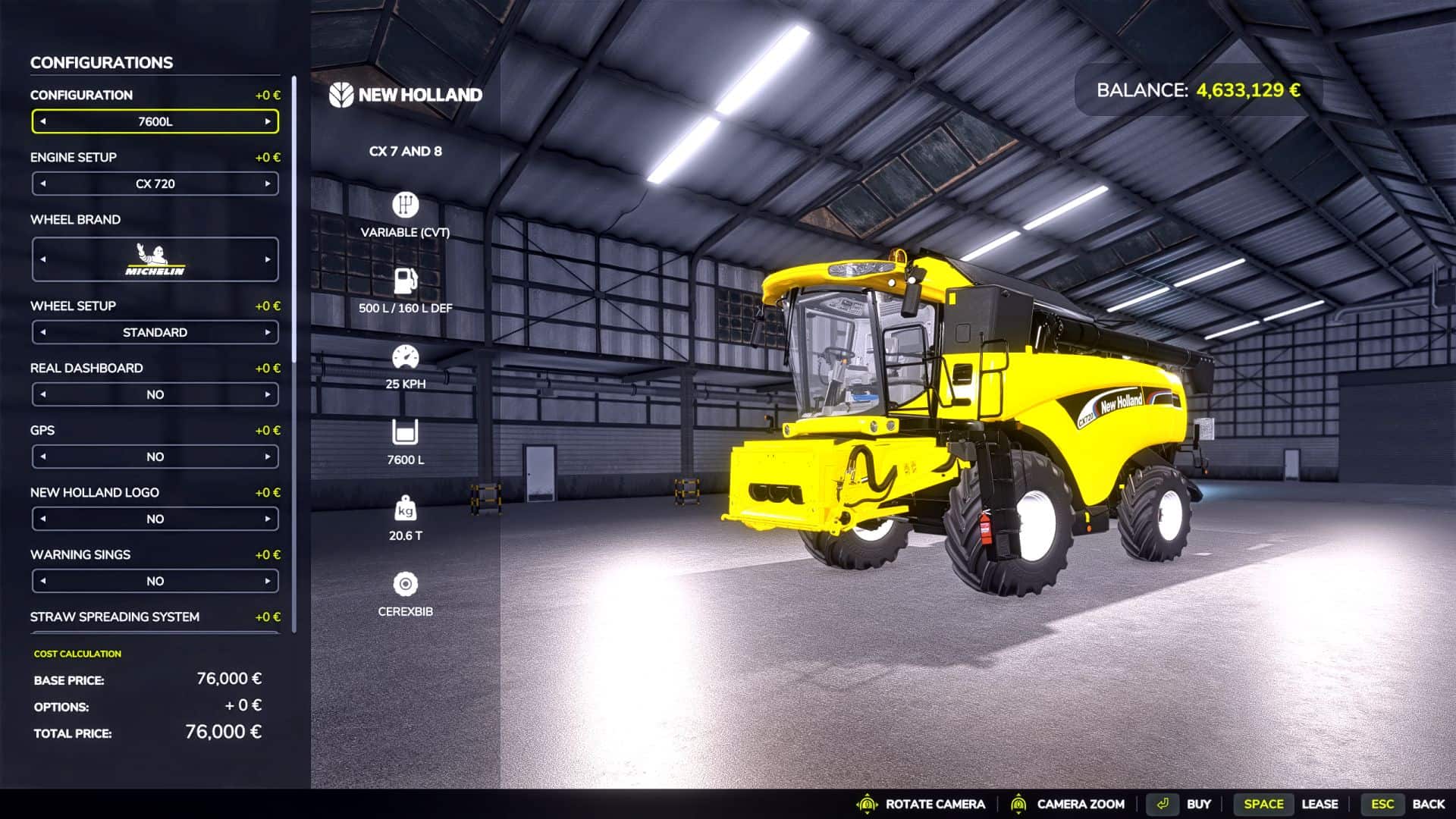Advance Engine Setup past CX 720
1456x819 pixels.
(268, 184)
